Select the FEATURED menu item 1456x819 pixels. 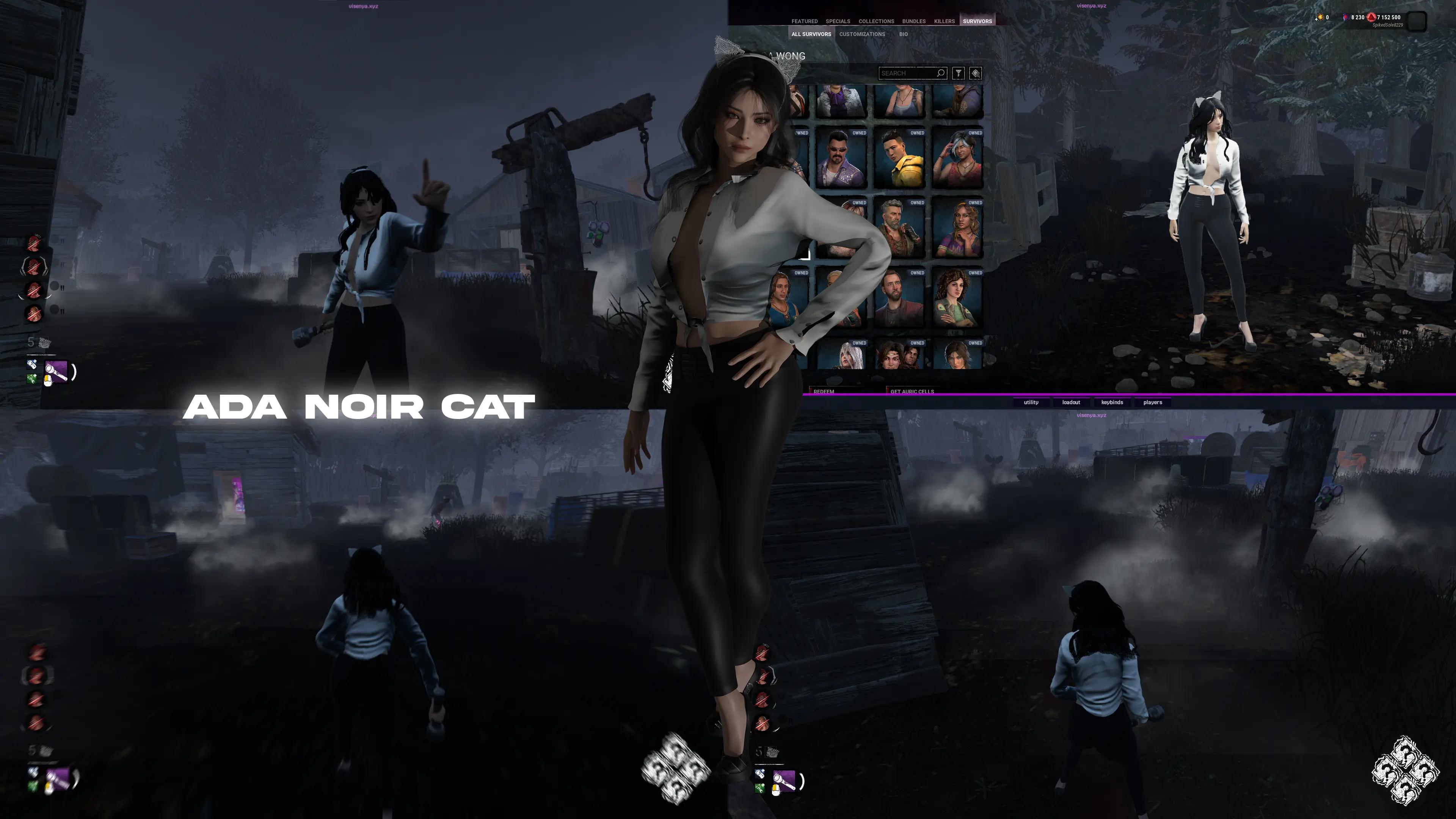805,21
